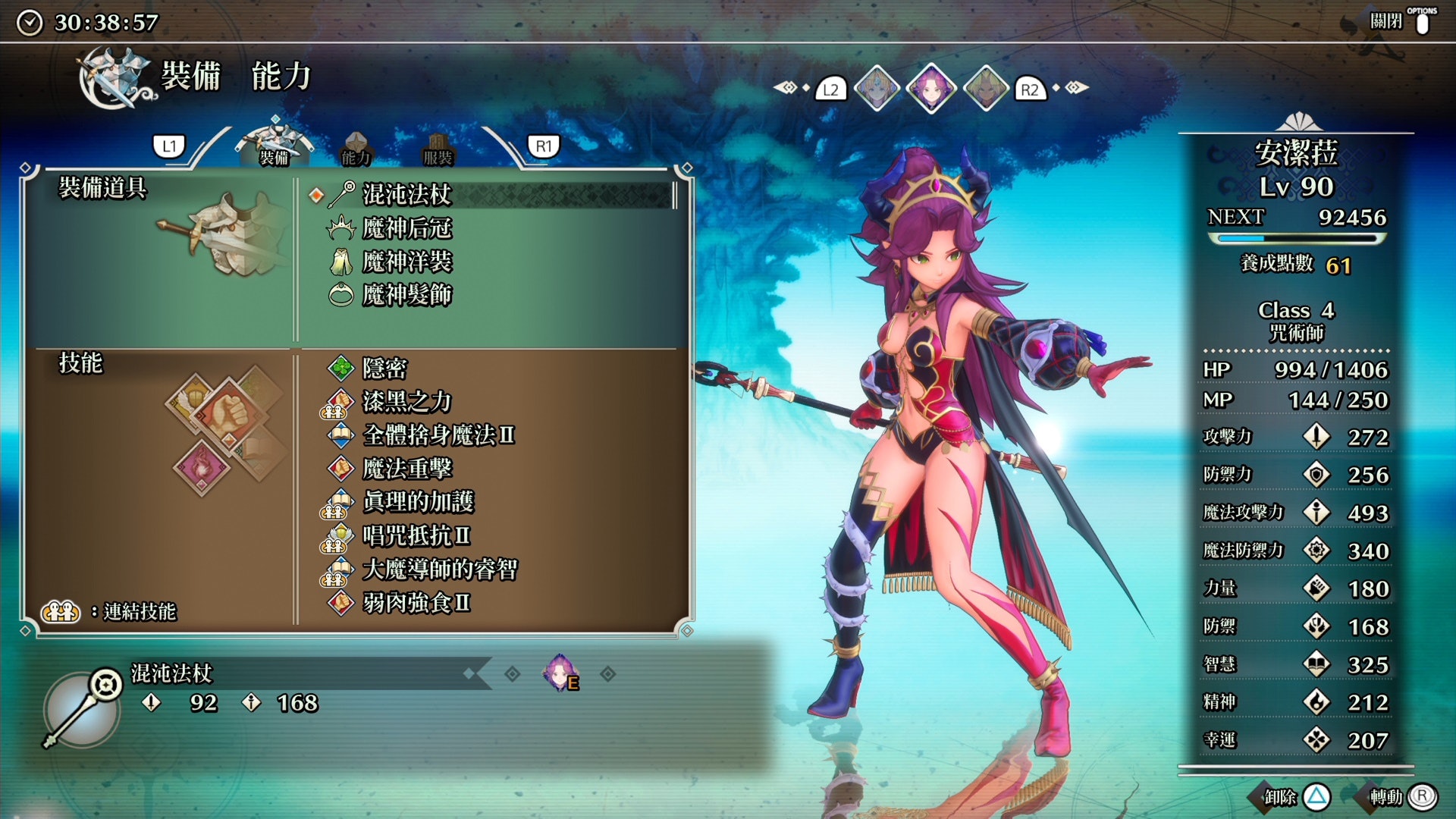The width and height of the screenshot is (1456, 819).
Task: Pick the 弱肉強食Ⅱ skill
Action: pos(416,603)
